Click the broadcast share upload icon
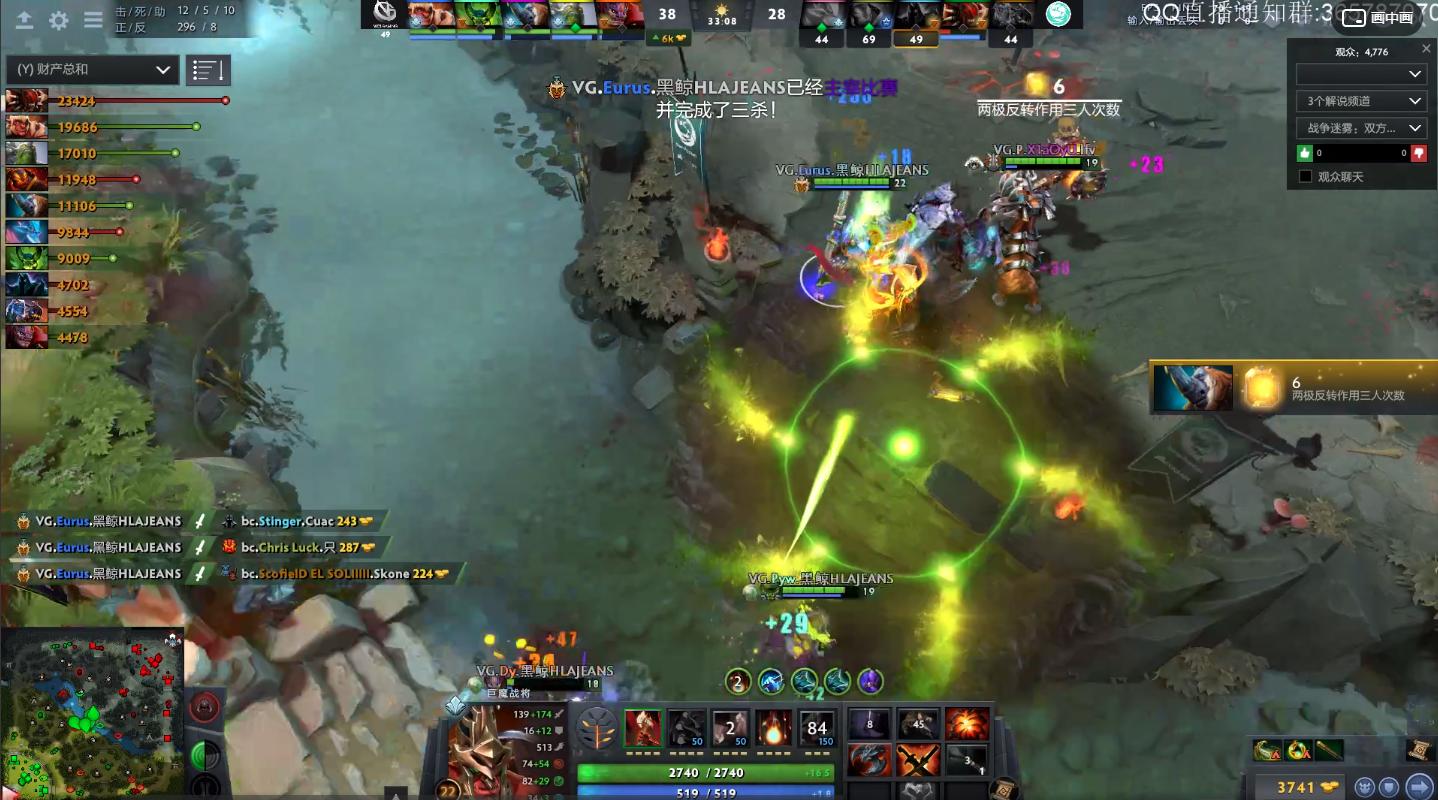 coord(24,19)
